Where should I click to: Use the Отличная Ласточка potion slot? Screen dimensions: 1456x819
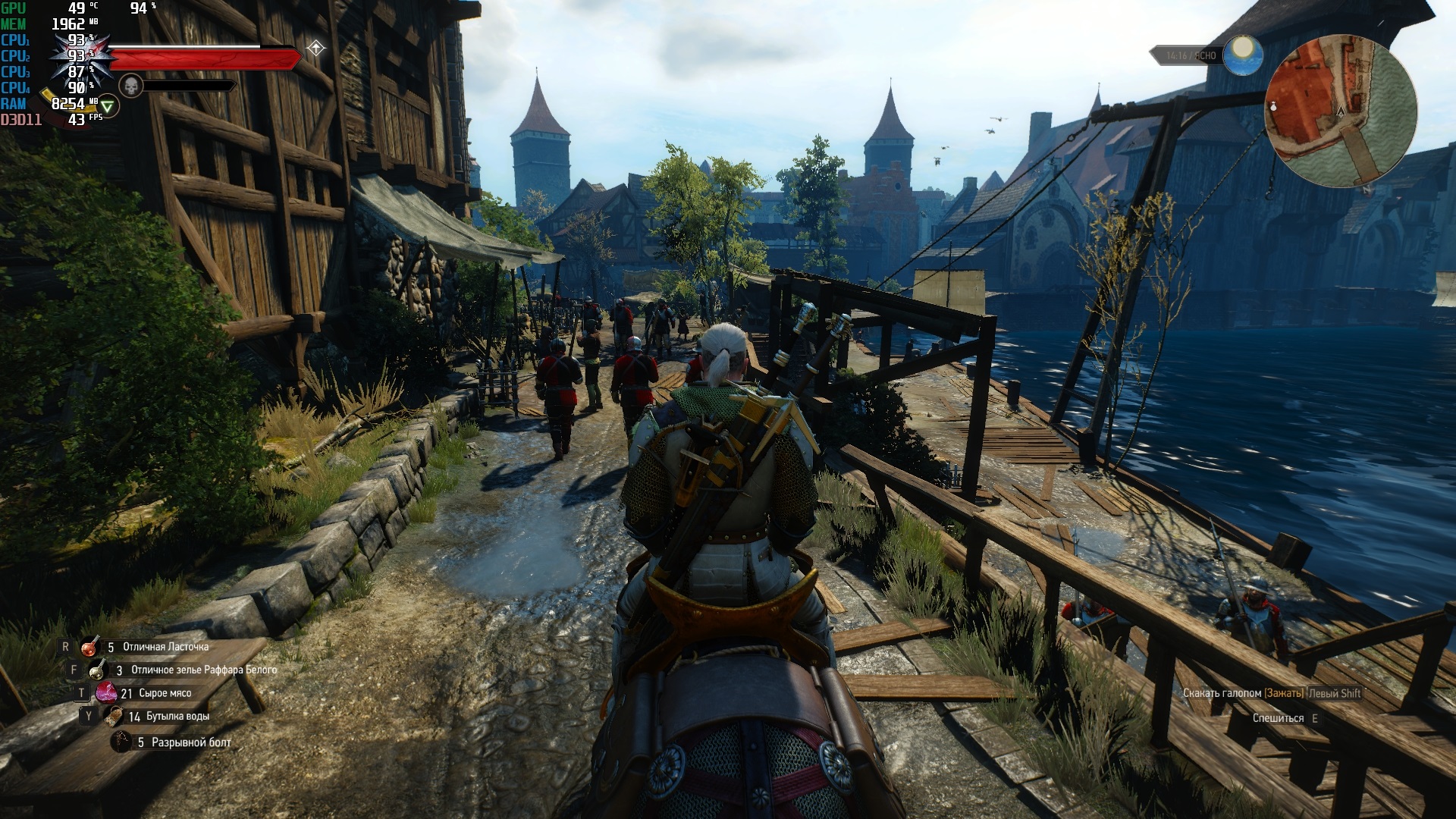91,647
